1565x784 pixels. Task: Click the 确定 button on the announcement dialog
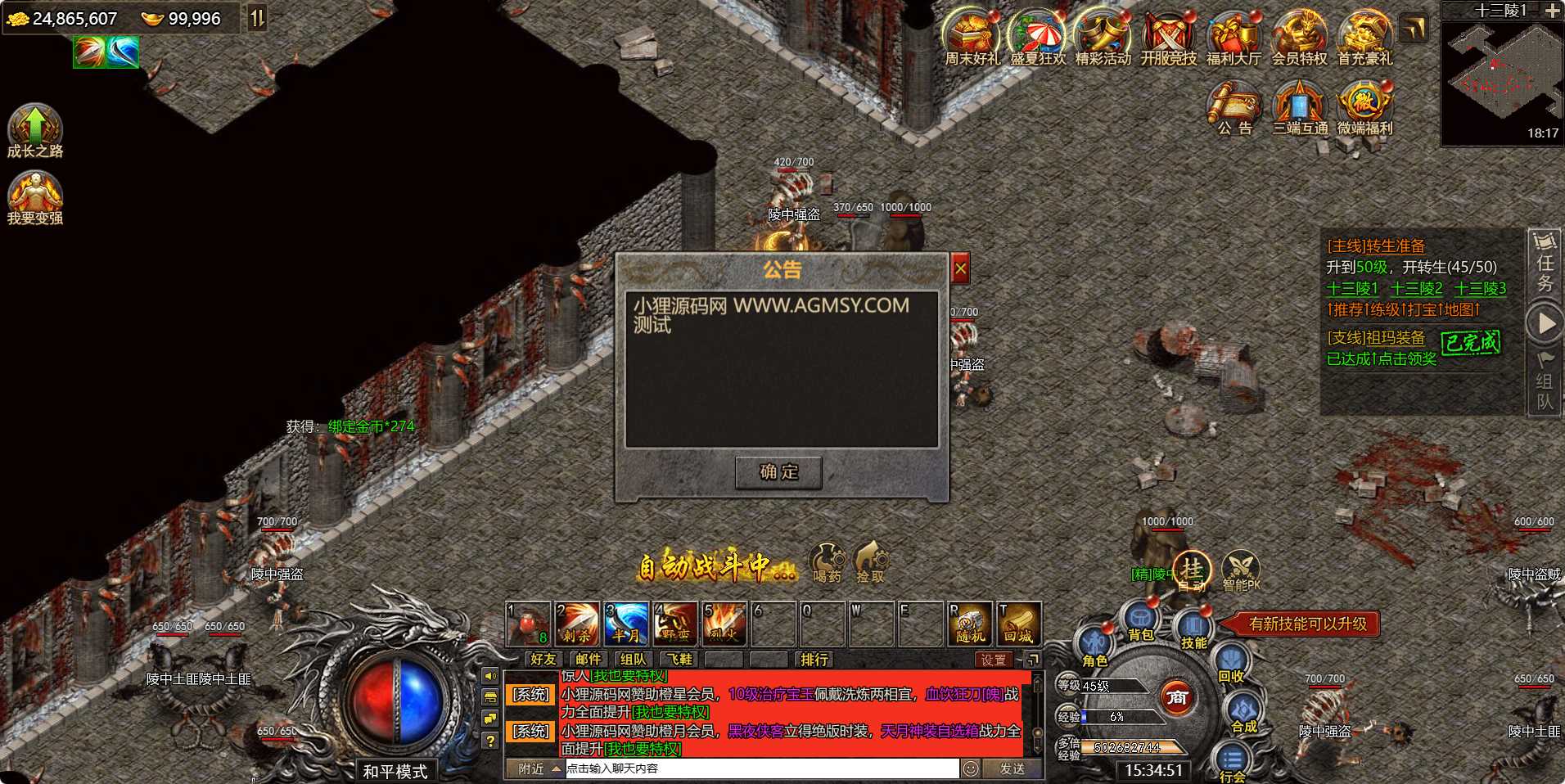(x=778, y=472)
